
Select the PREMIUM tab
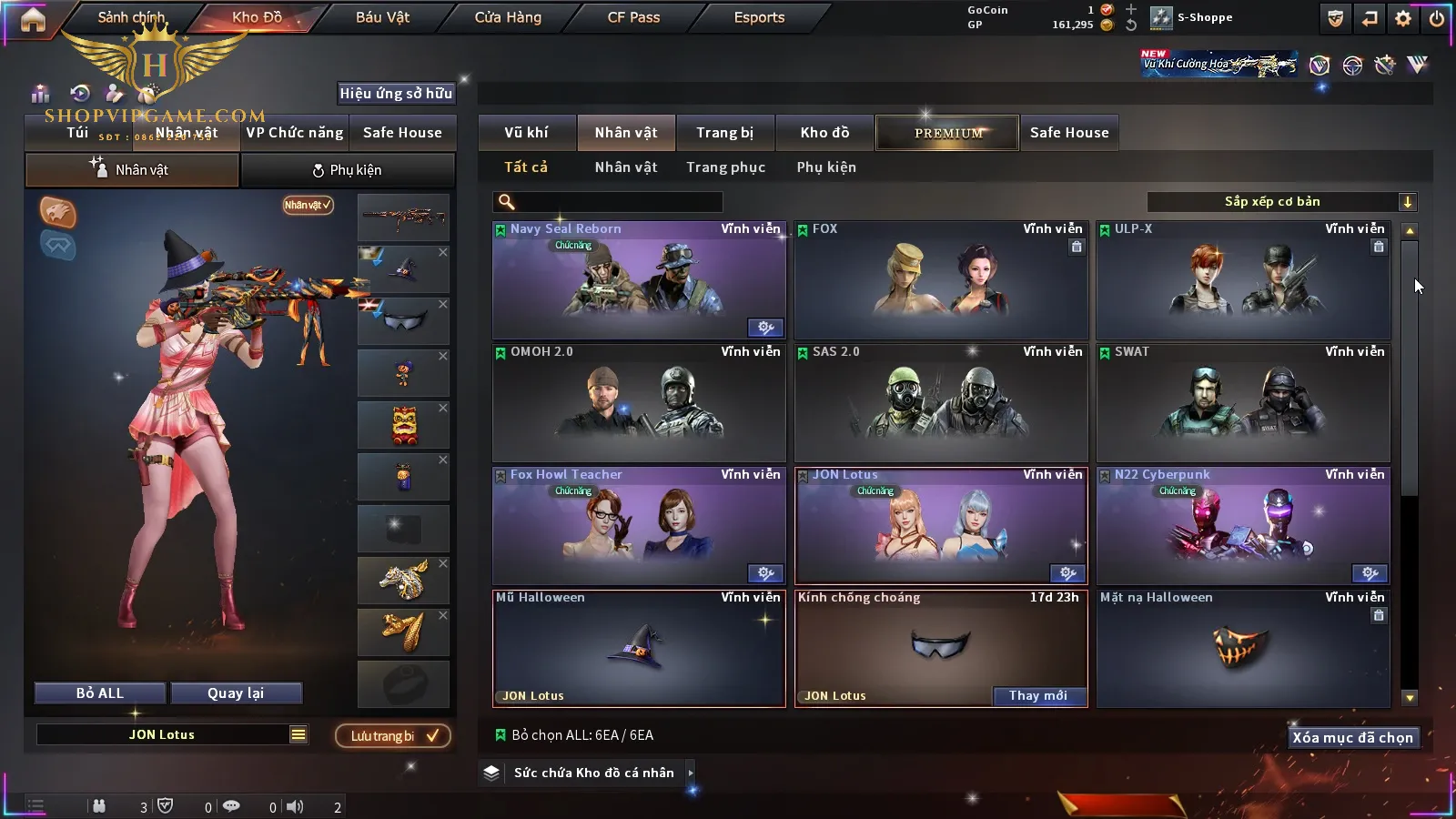pyautogui.click(x=948, y=133)
